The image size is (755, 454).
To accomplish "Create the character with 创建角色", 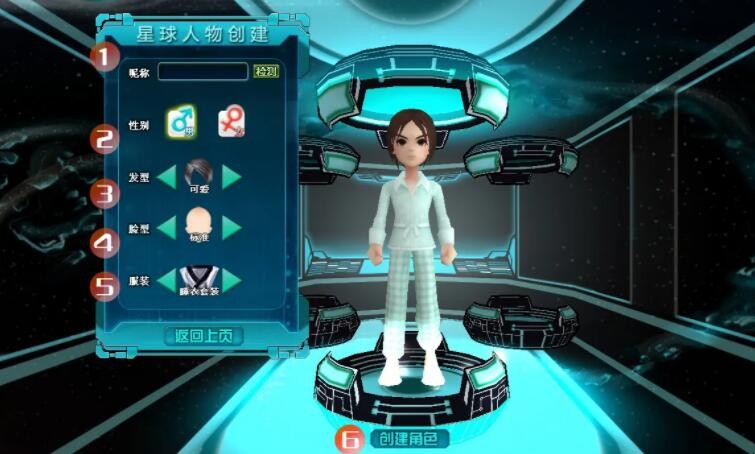I will pos(409,438).
